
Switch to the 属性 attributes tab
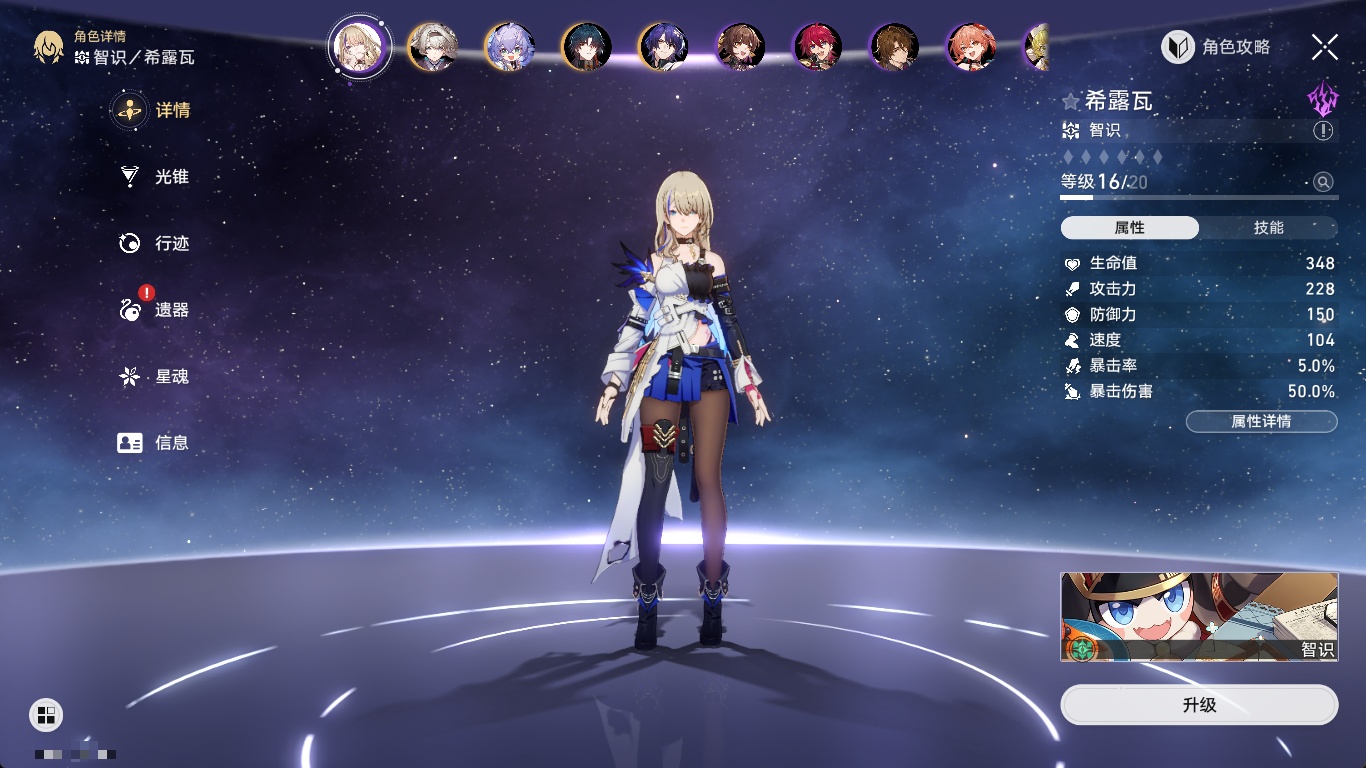click(1130, 228)
